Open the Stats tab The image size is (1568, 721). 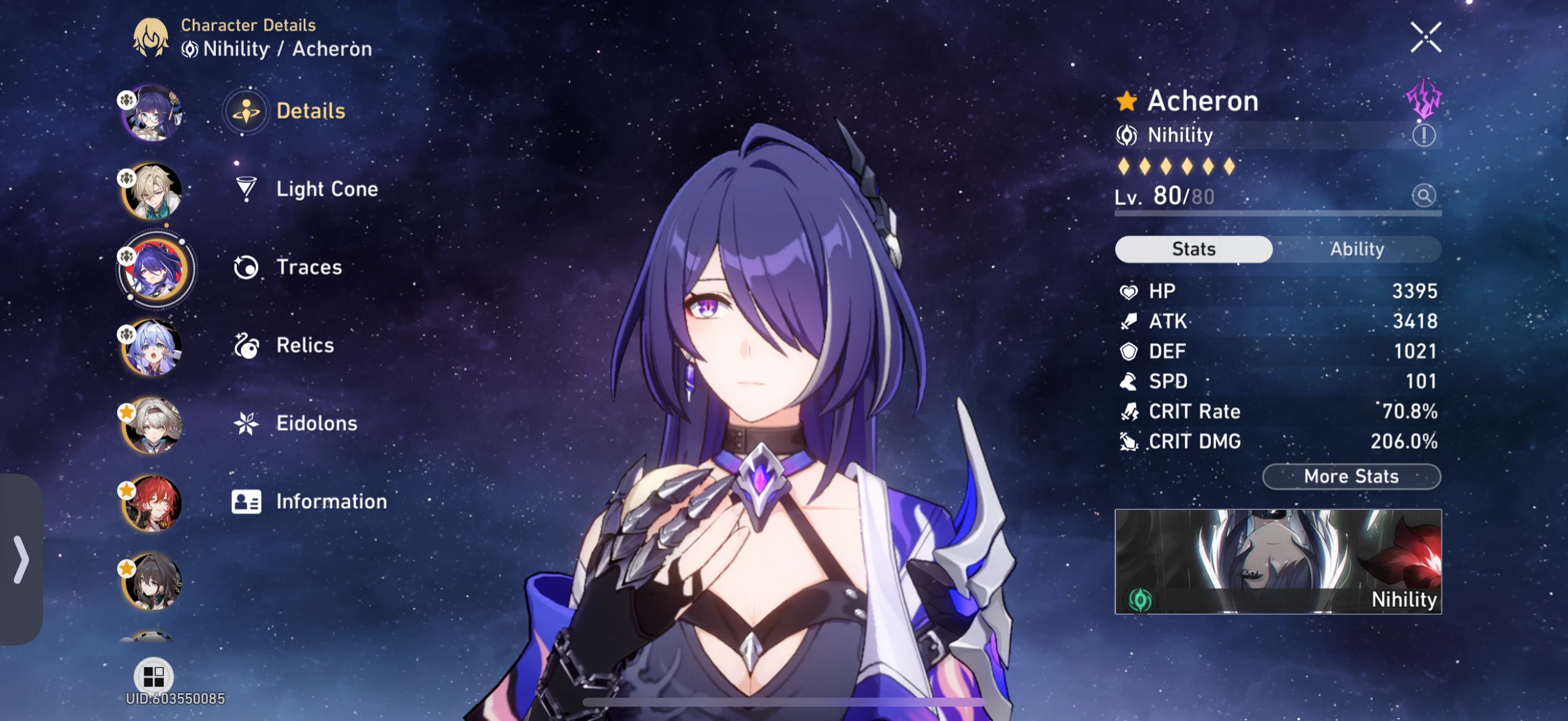pyautogui.click(x=1193, y=249)
